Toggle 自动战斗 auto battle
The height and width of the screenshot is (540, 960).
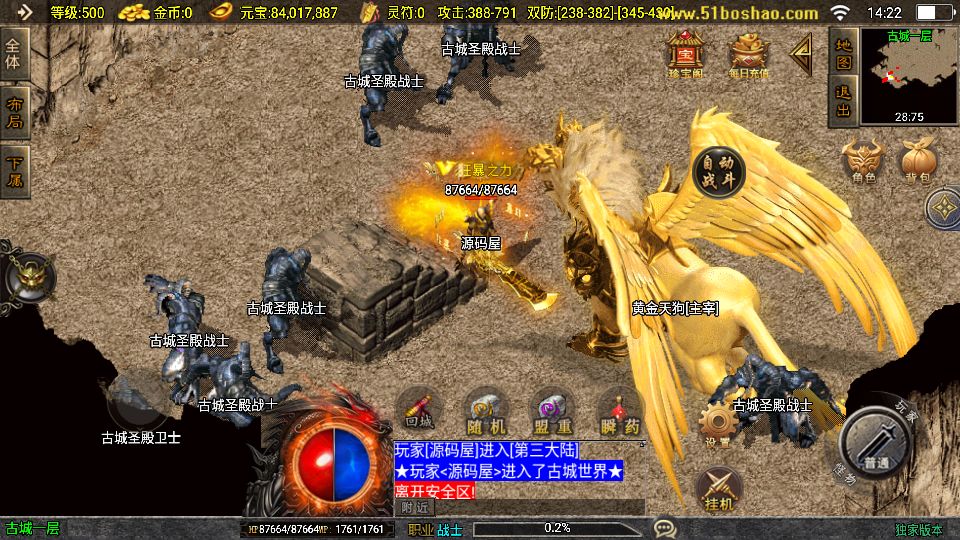click(718, 172)
